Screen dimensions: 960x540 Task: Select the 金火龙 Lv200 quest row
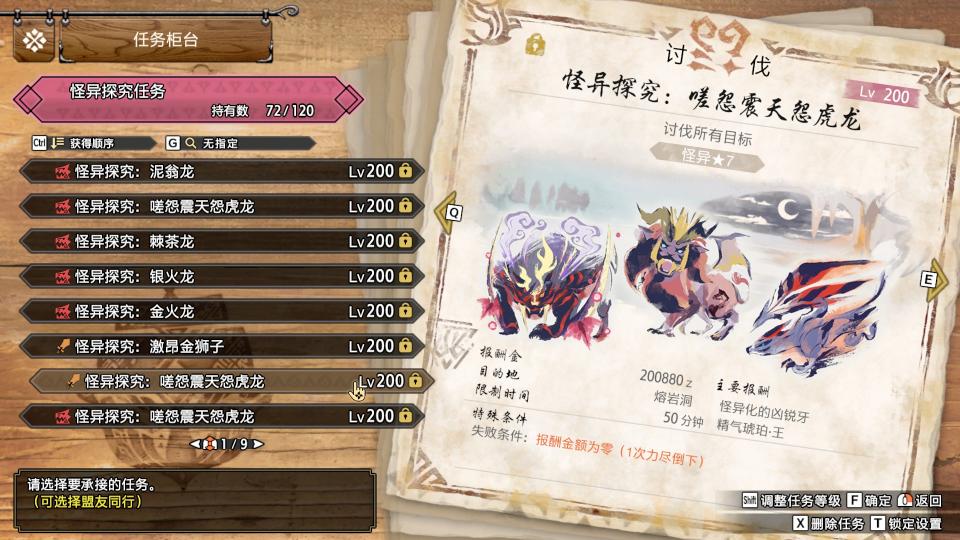222,311
